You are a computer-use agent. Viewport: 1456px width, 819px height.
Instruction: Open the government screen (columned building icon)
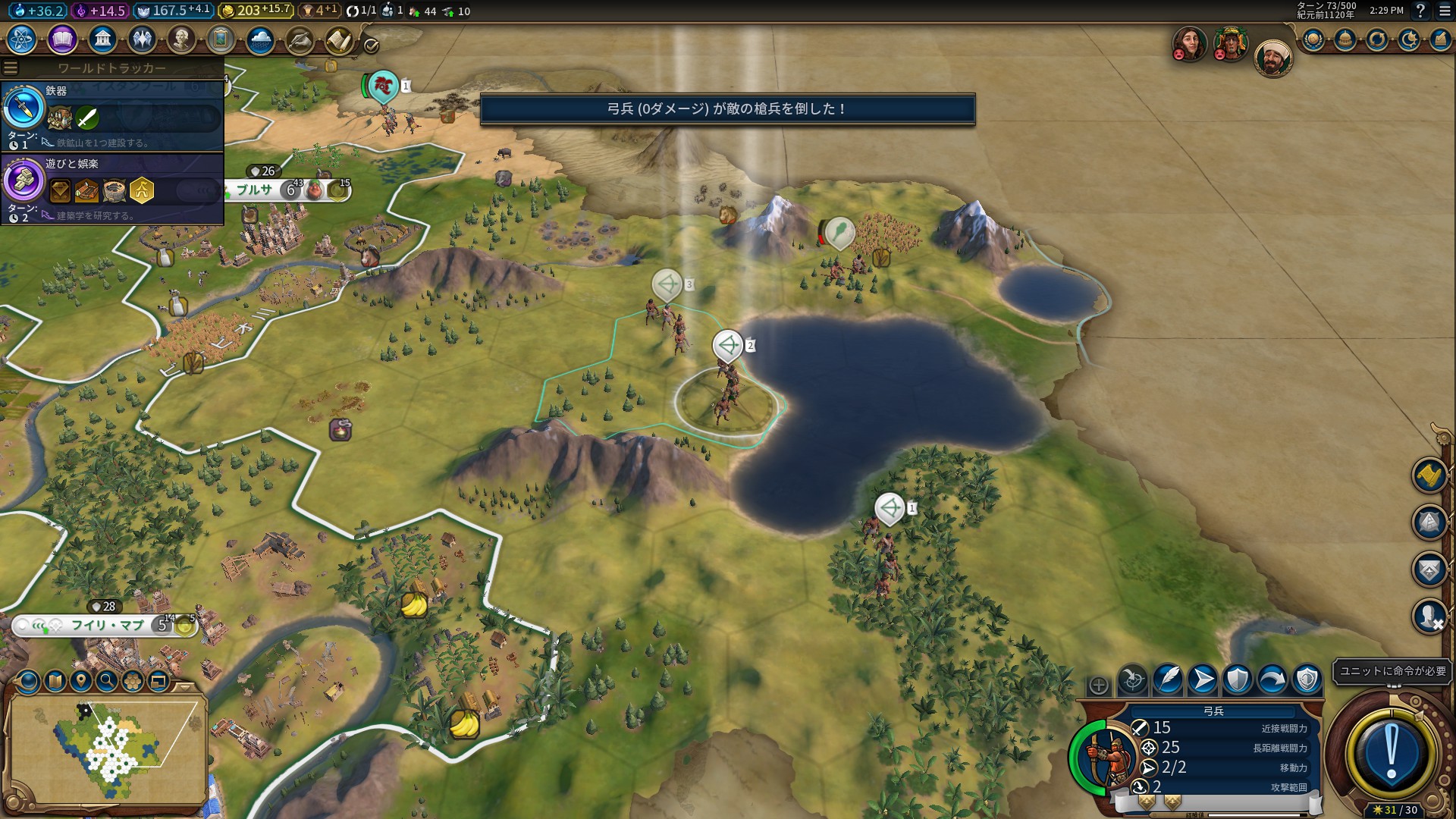pos(102,39)
